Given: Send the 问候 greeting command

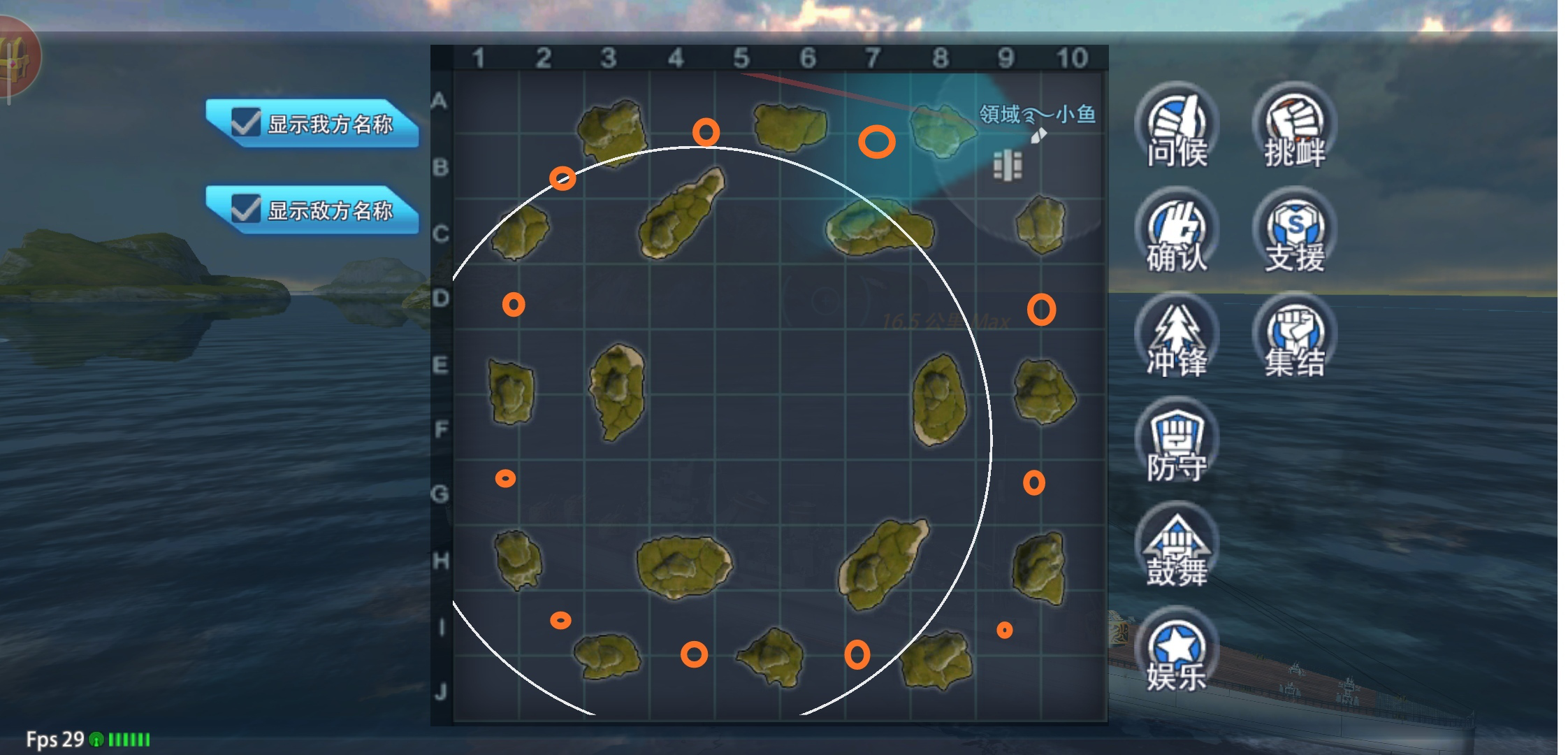Looking at the screenshot, I should 1177,126.
